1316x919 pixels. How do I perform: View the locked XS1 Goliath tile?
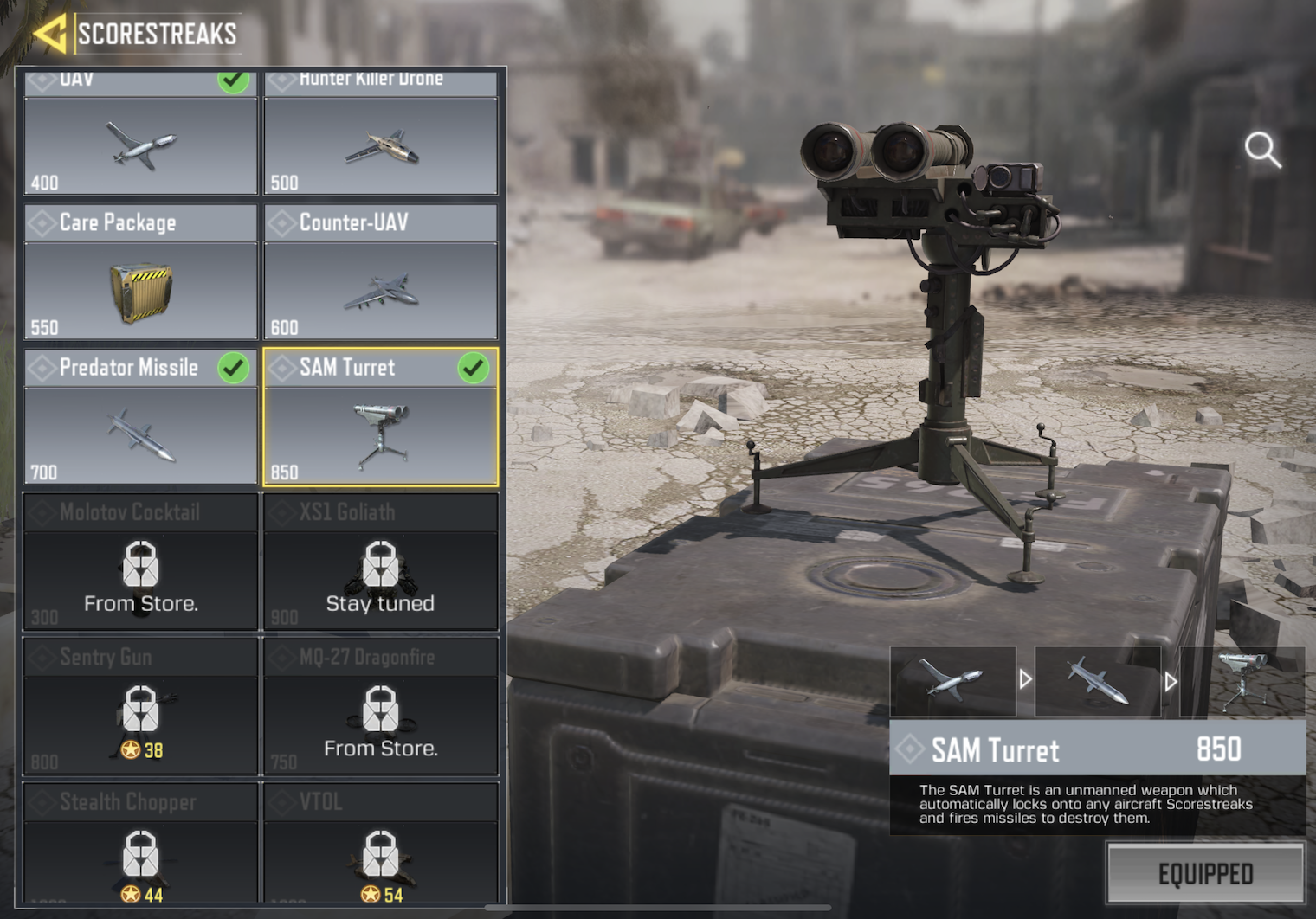(381, 562)
